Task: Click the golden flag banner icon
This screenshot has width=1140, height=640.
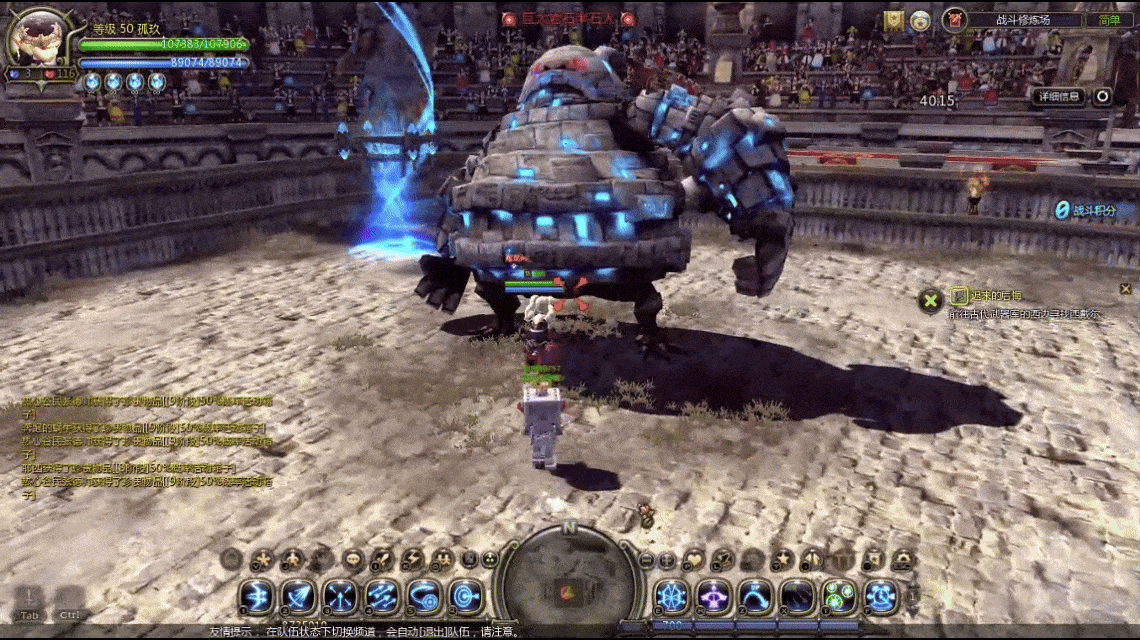Action: [x=894, y=20]
